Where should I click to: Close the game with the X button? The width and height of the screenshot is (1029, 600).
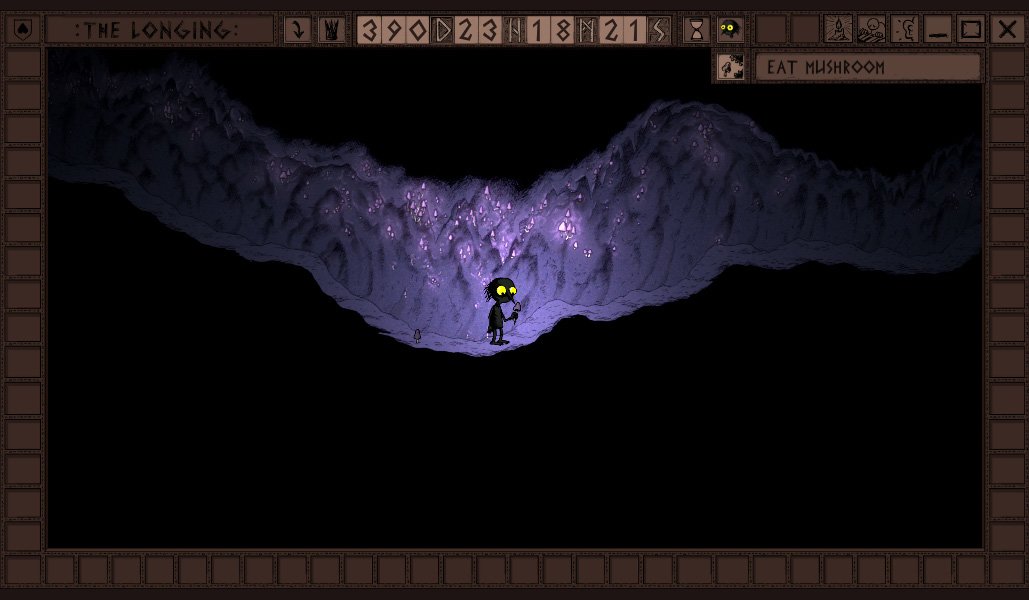(1005, 30)
